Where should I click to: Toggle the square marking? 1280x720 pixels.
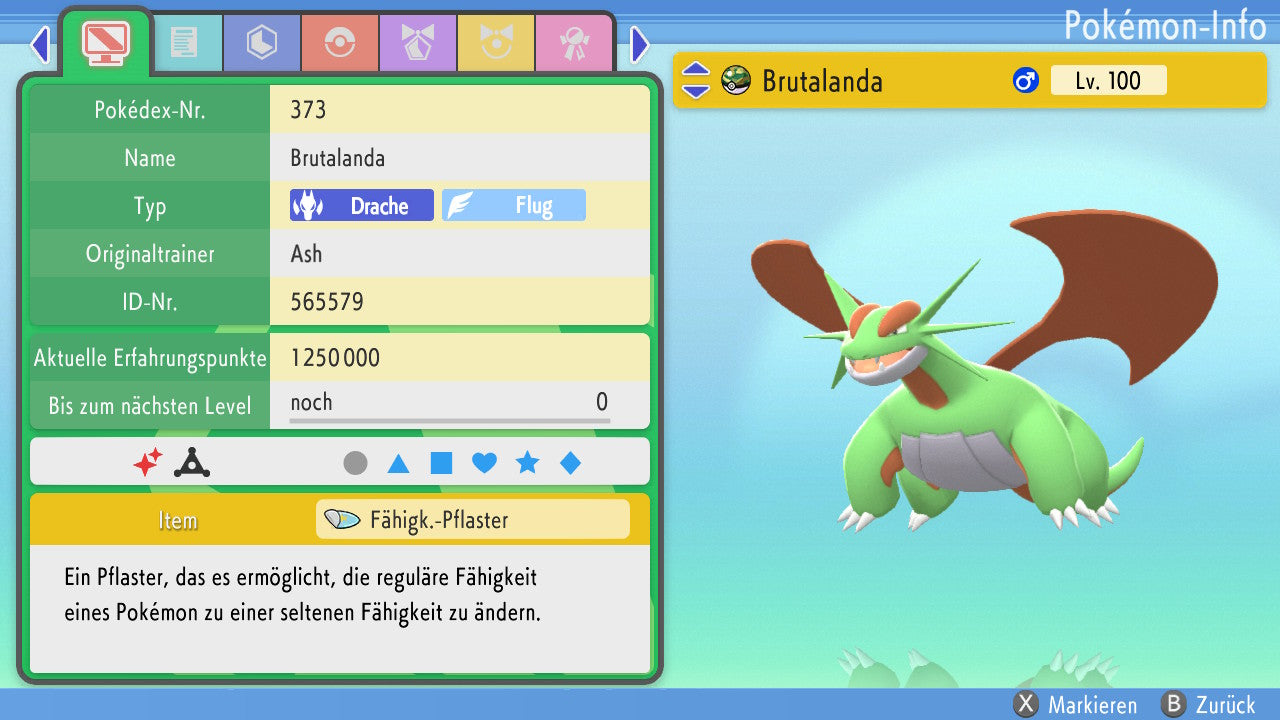click(441, 463)
